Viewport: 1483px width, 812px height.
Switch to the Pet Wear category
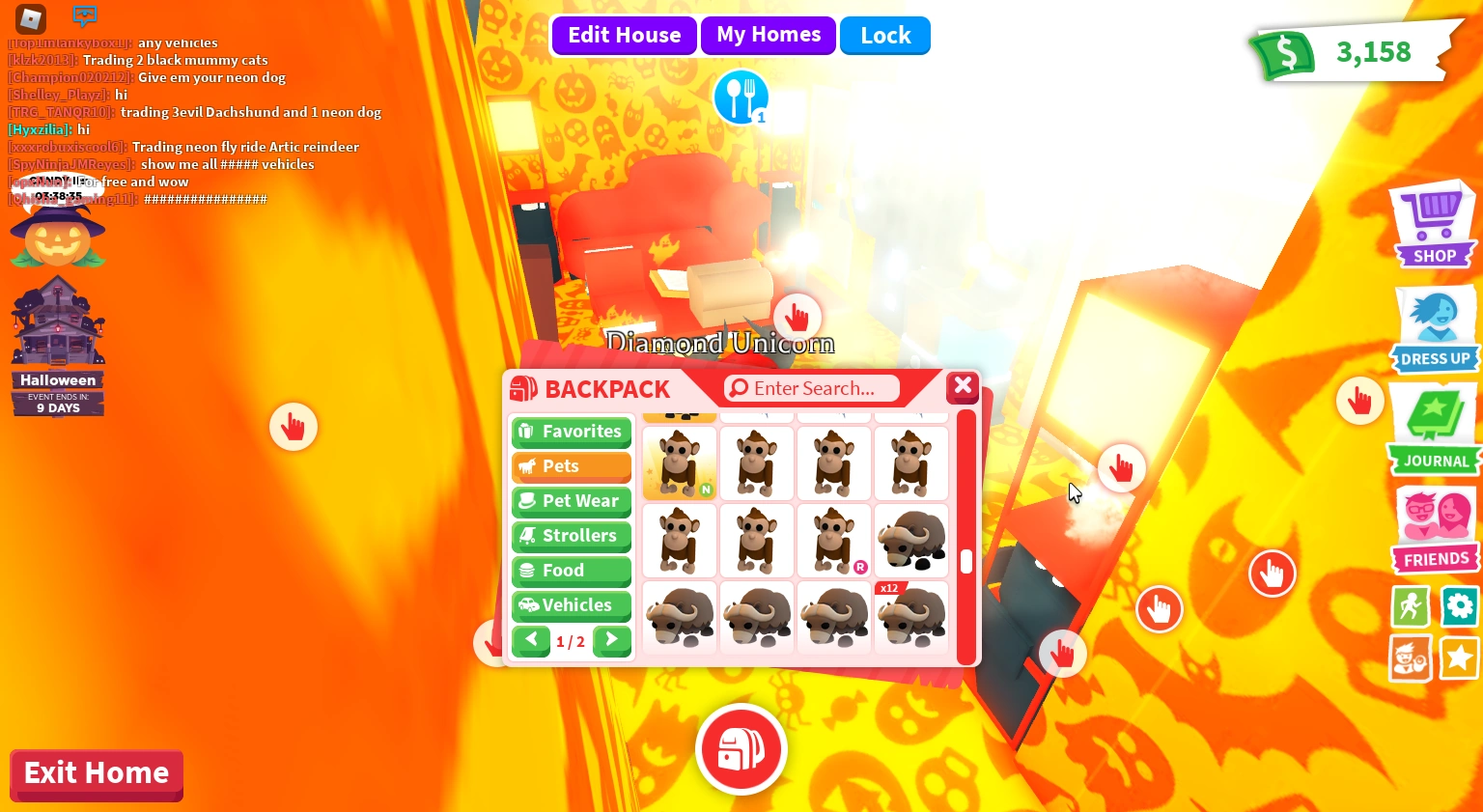pos(571,501)
